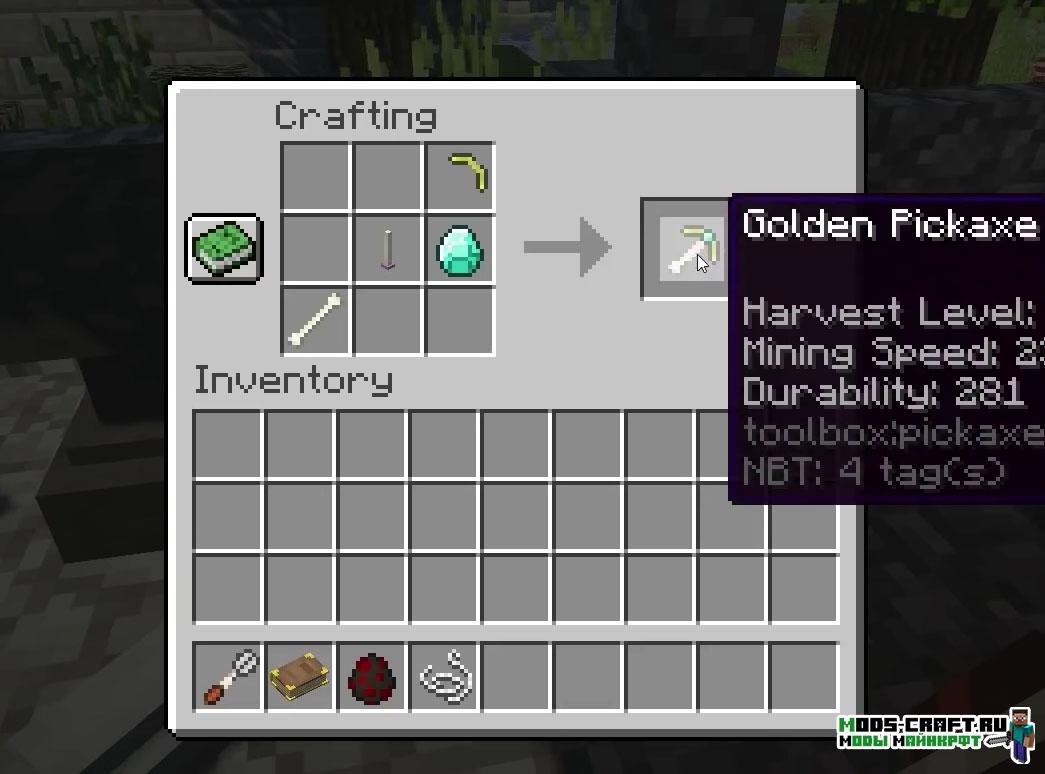Open the green recipe book

click(x=224, y=248)
